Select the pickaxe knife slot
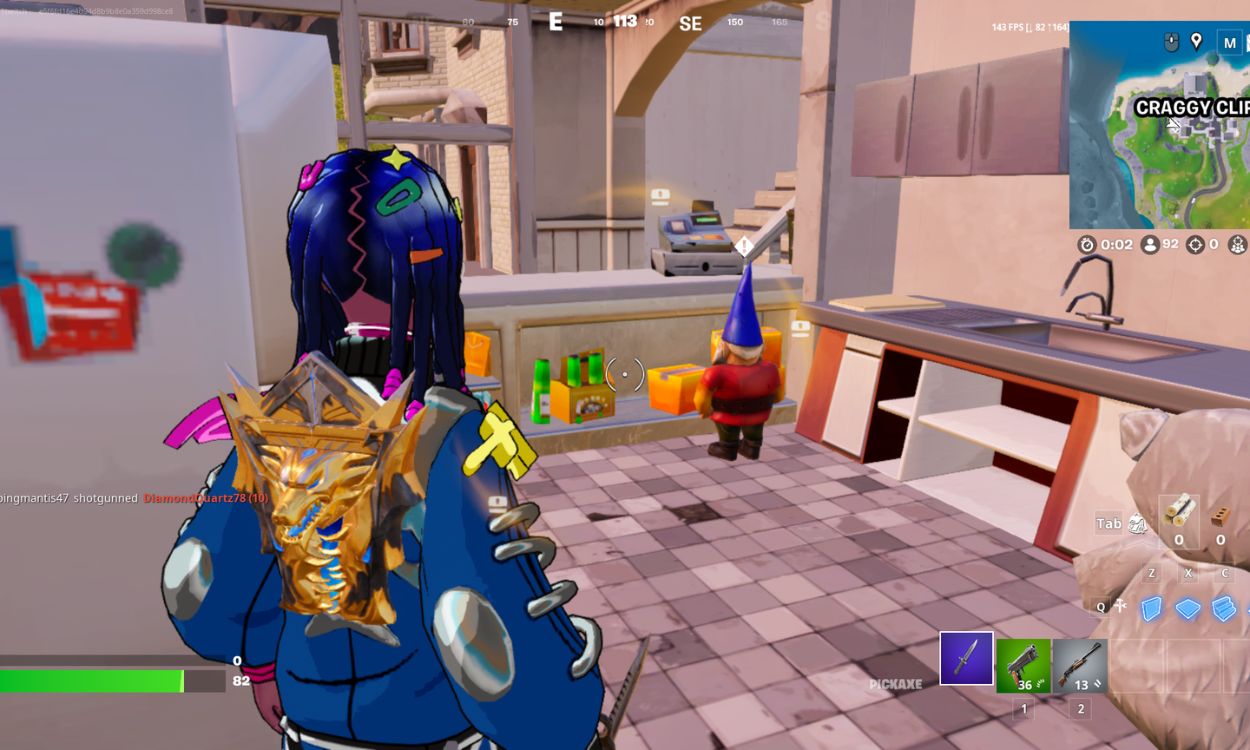Screen dimensions: 1250x750 click(966, 659)
